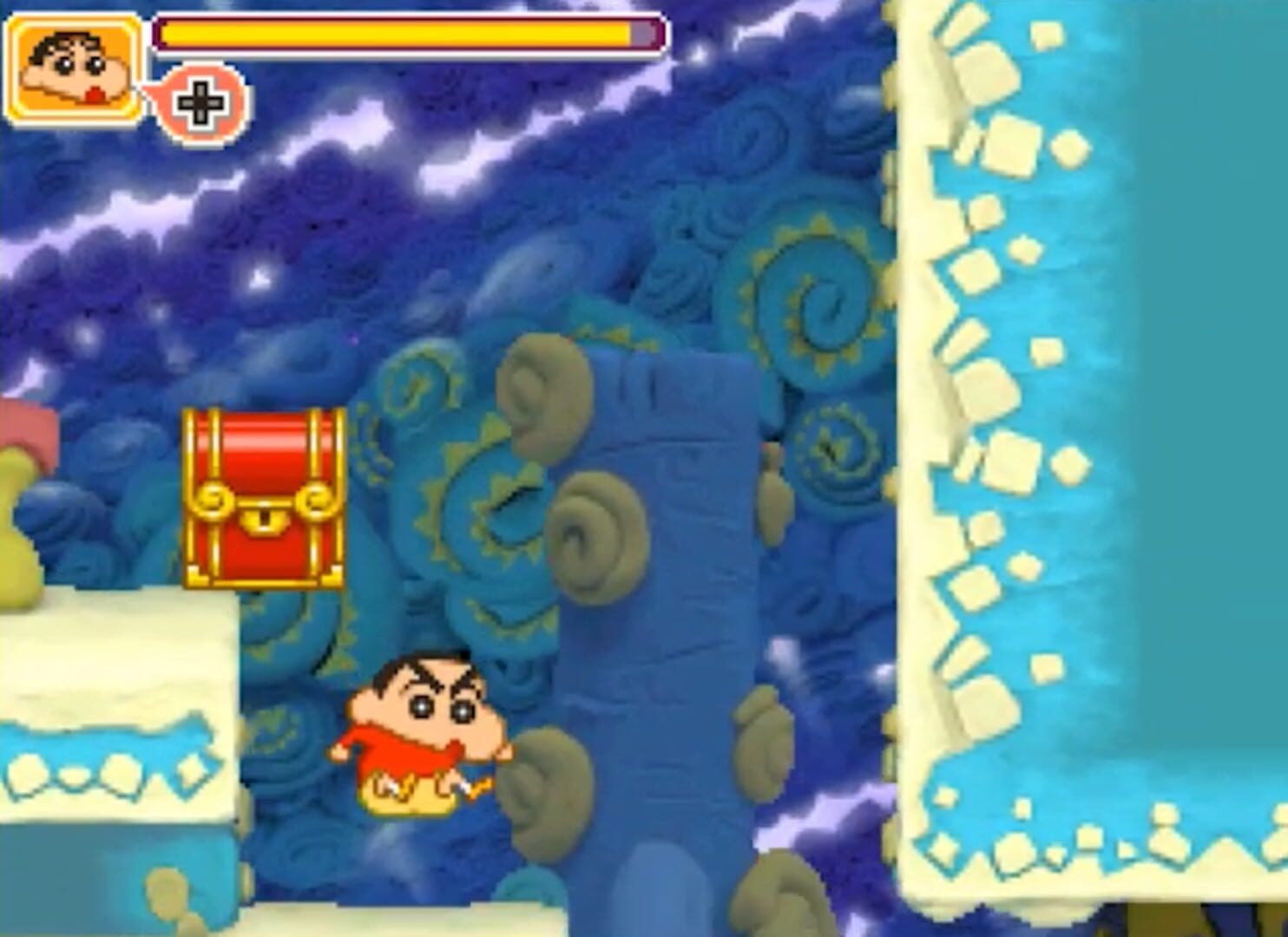Click the dark tip of the health gauge
Image resolution: width=1288 pixels, height=937 pixels.
(x=642, y=33)
